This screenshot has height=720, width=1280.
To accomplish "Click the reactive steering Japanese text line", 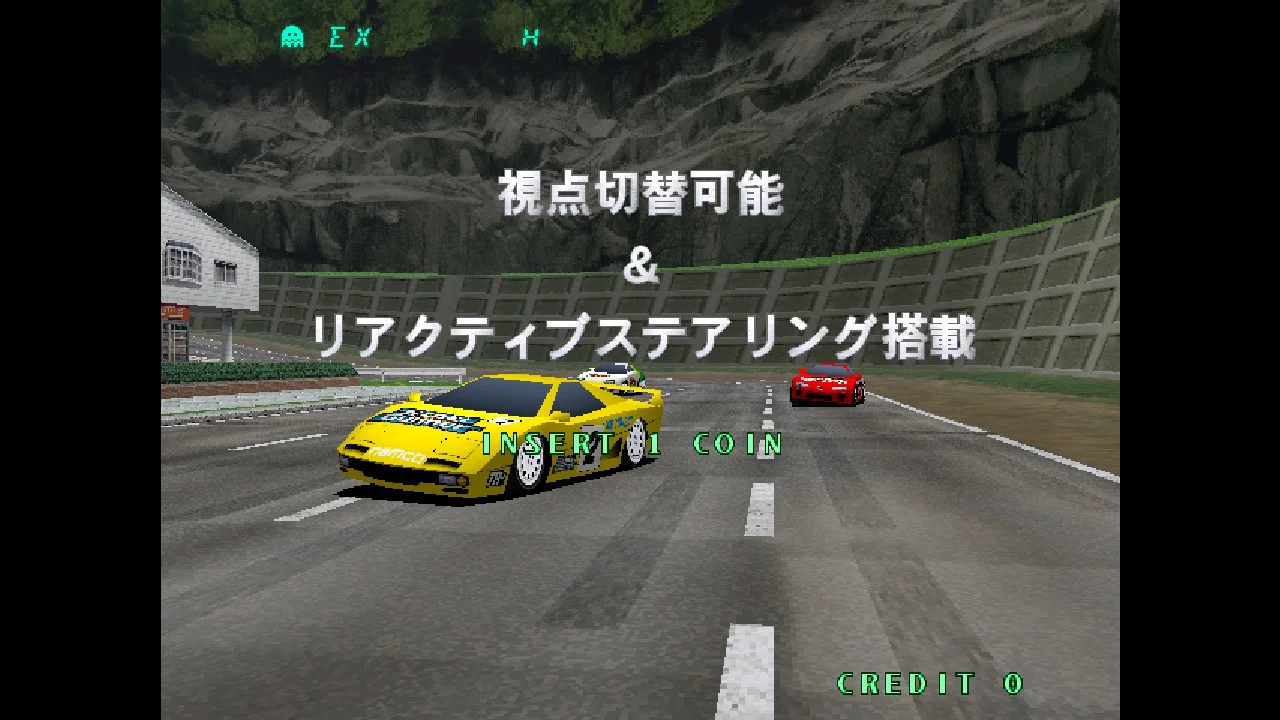I will tap(640, 335).
